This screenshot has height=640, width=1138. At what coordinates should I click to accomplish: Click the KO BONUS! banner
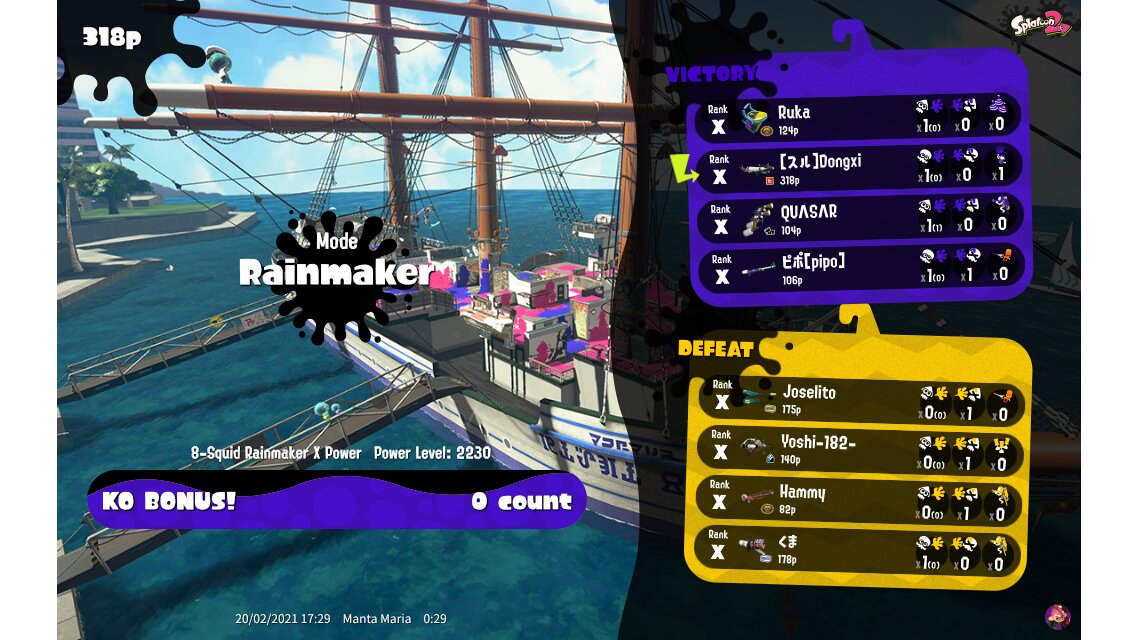tap(337, 501)
